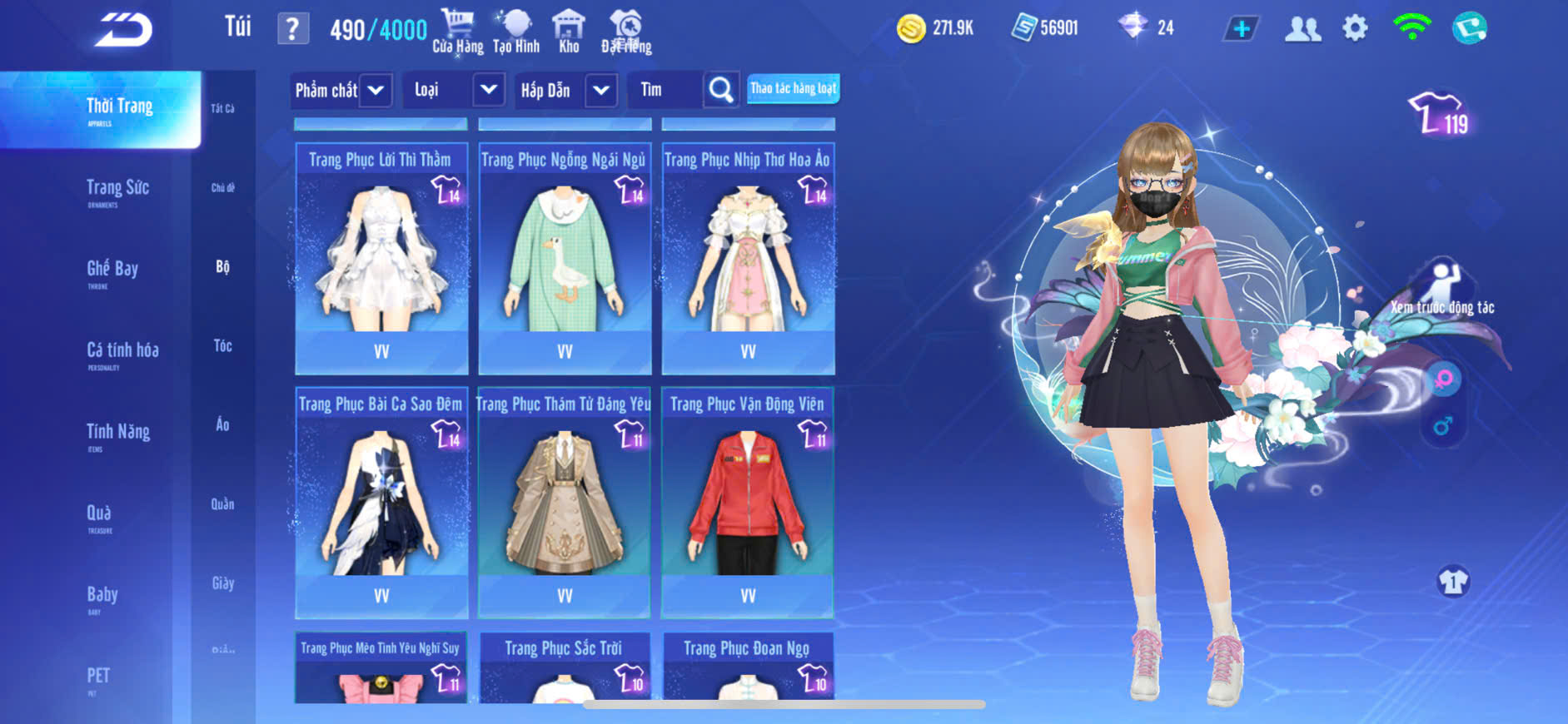Activate Thao tác hàng loạt button
This screenshot has width=1568, height=724.
pos(793,89)
